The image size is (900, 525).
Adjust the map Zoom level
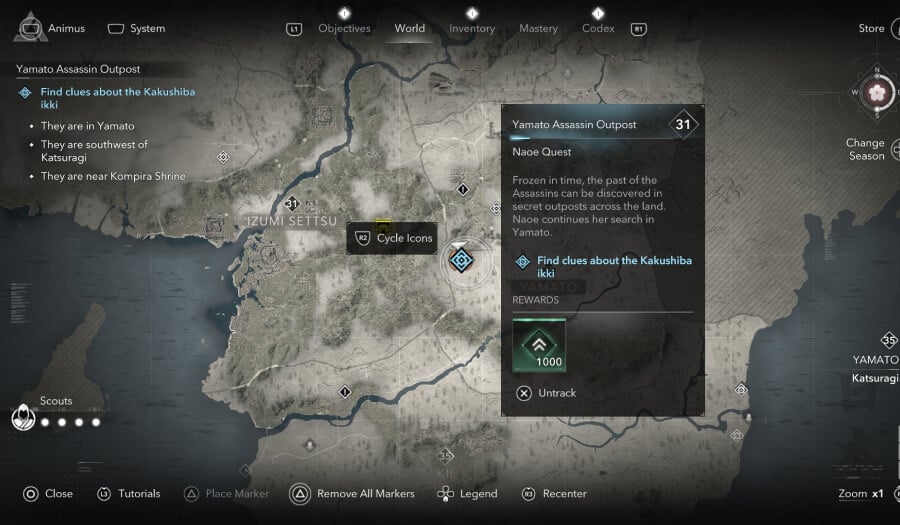[x=861, y=494]
